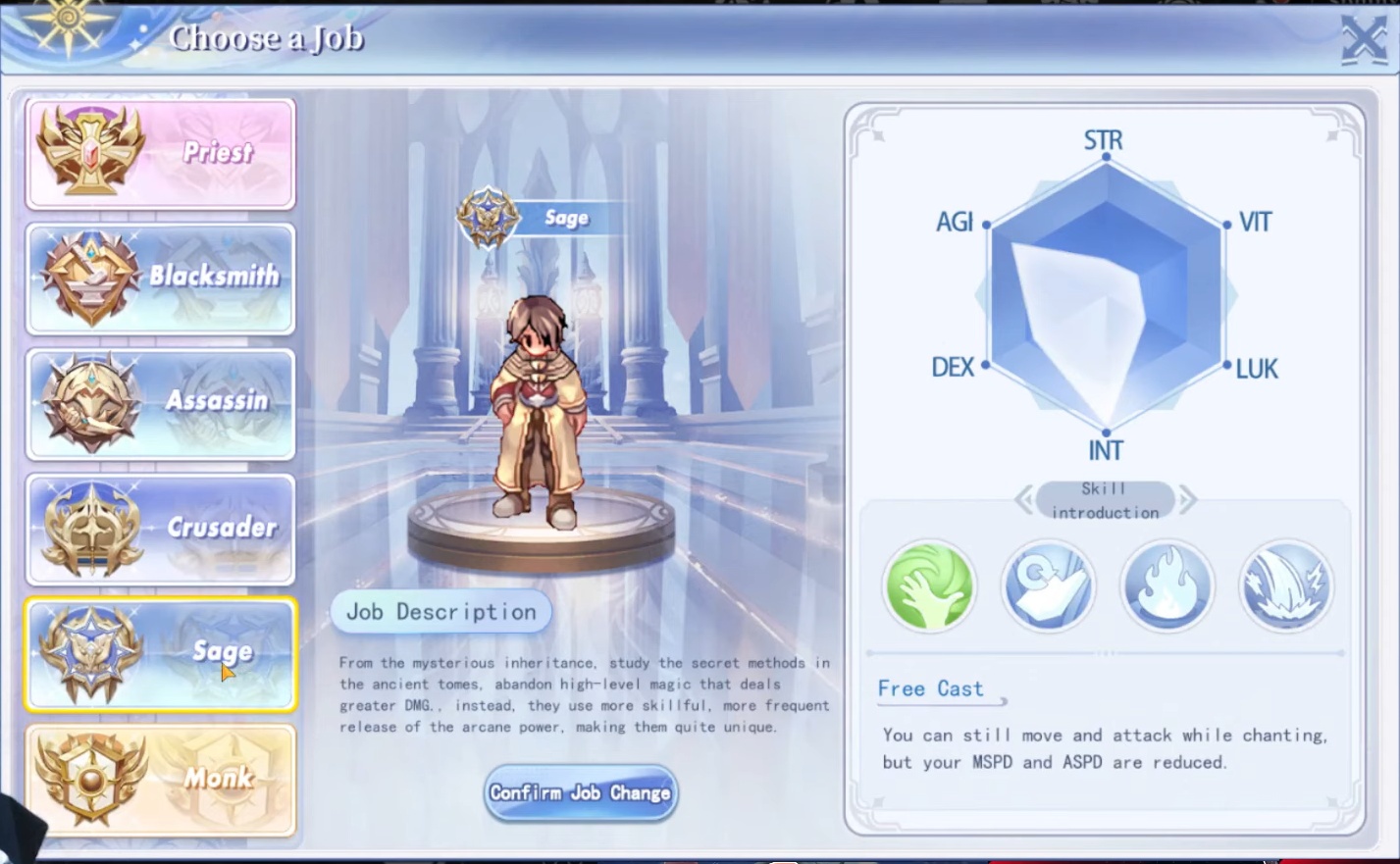Click the left arrow beside Skill introduction
This screenshot has width=1400, height=864.
point(1022,500)
